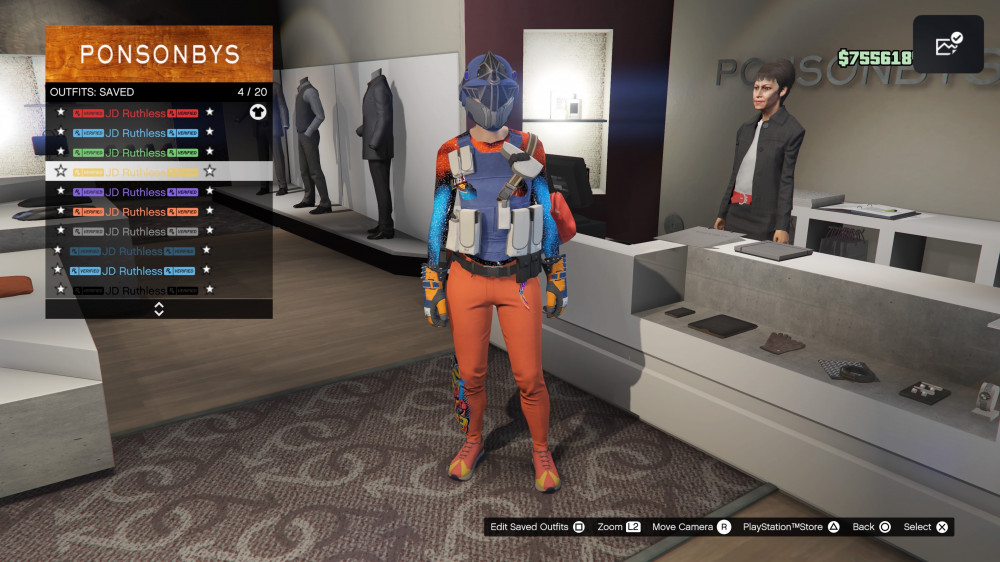Open the screenshot capture notification icon
1000x562 pixels.
coord(947,44)
